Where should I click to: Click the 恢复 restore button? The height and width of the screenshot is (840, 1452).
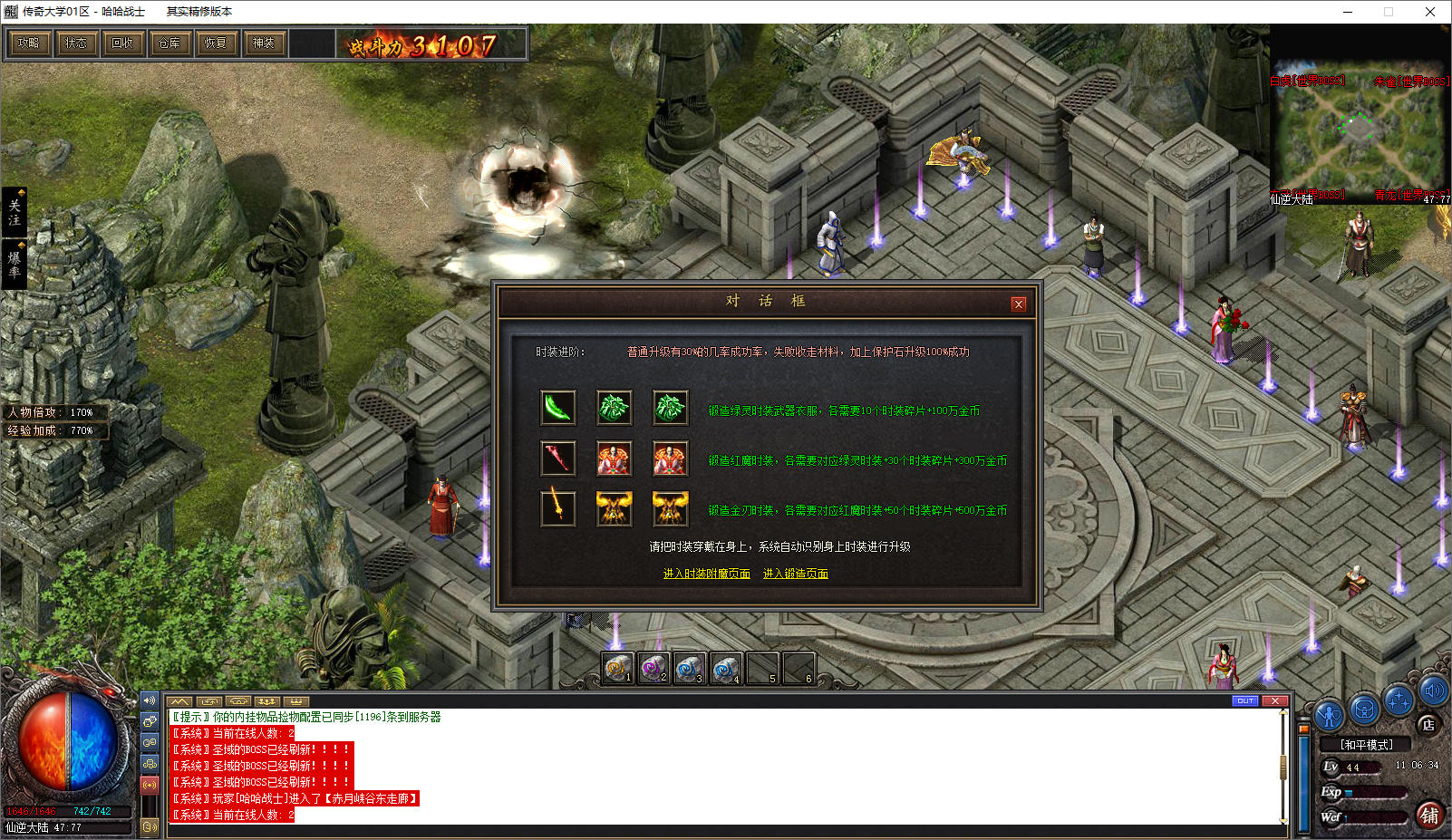click(216, 43)
